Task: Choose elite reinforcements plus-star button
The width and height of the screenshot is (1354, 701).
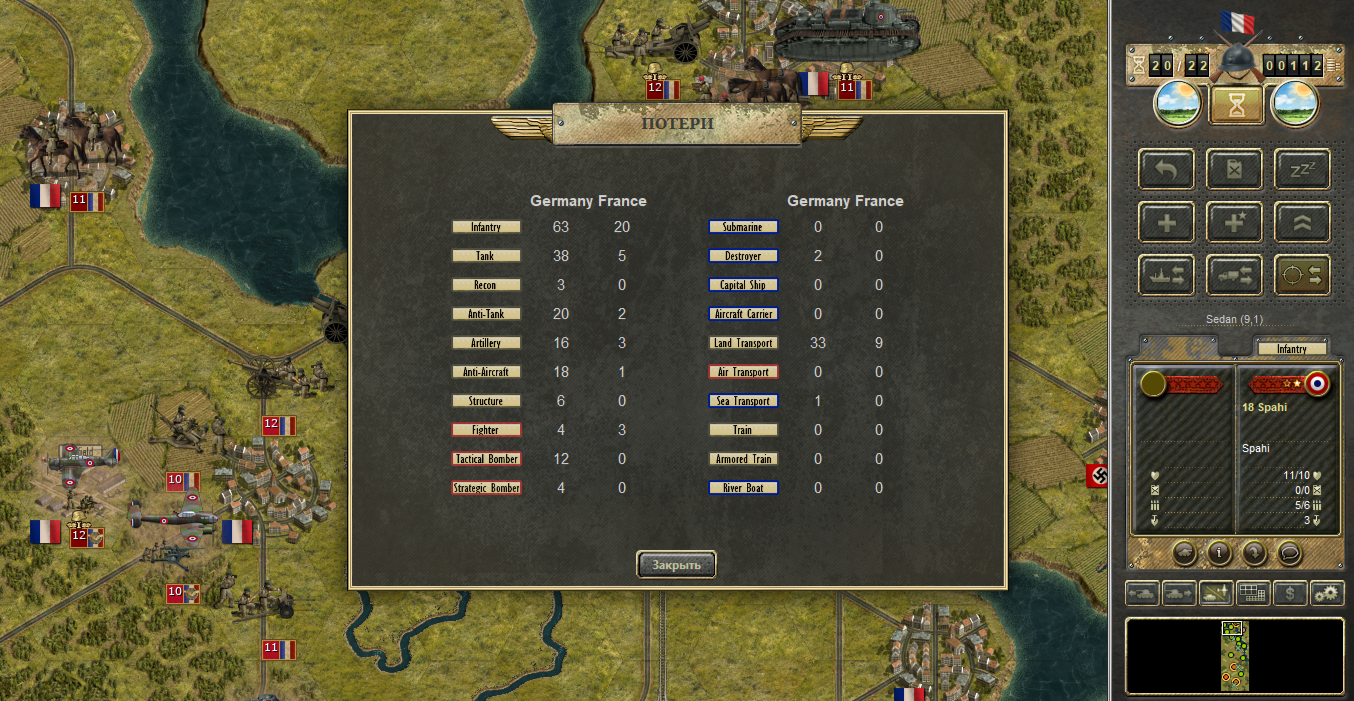Action: (1234, 222)
